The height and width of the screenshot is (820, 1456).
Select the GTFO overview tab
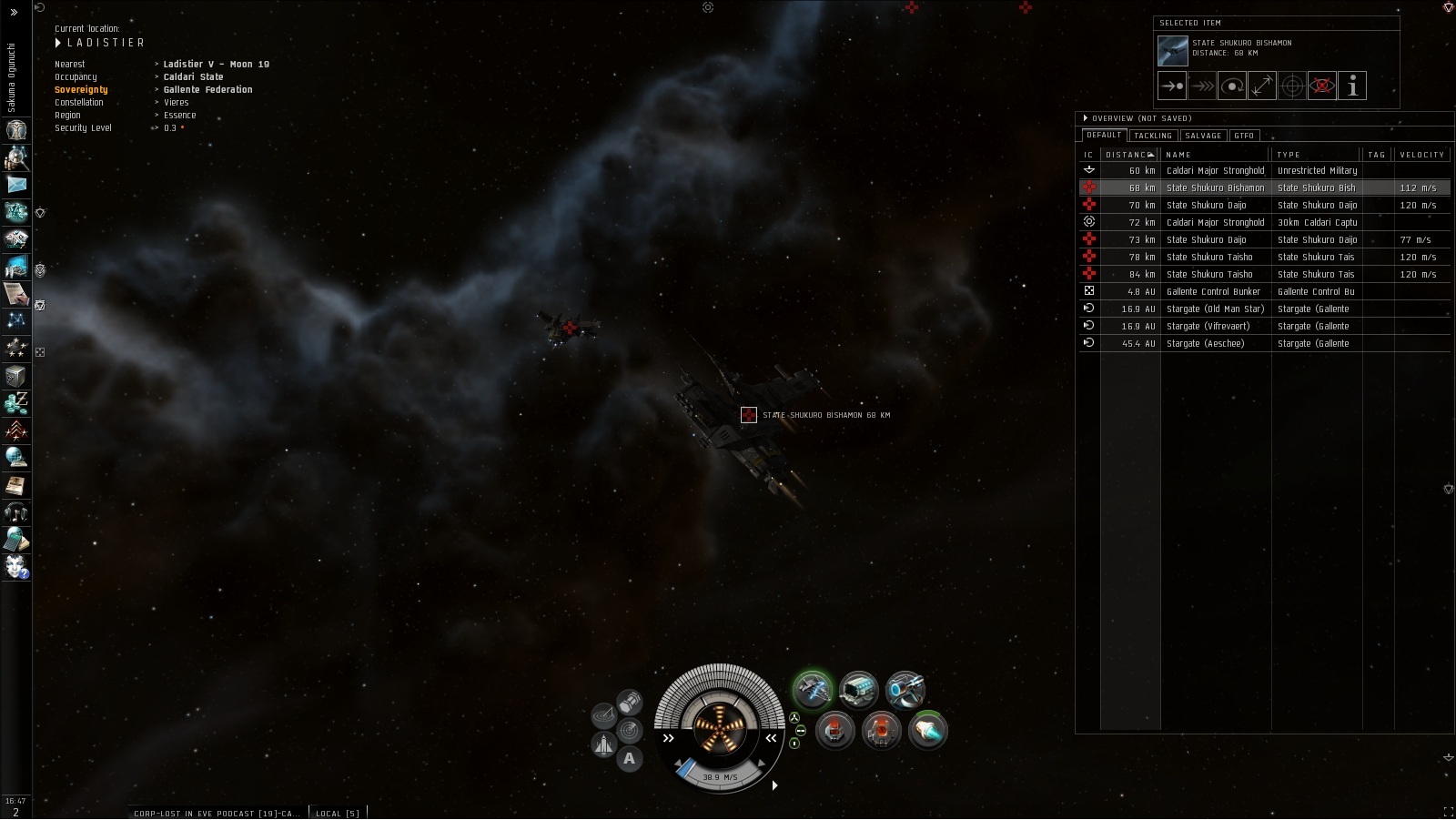pyautogui.click(x=1244, y=136)
